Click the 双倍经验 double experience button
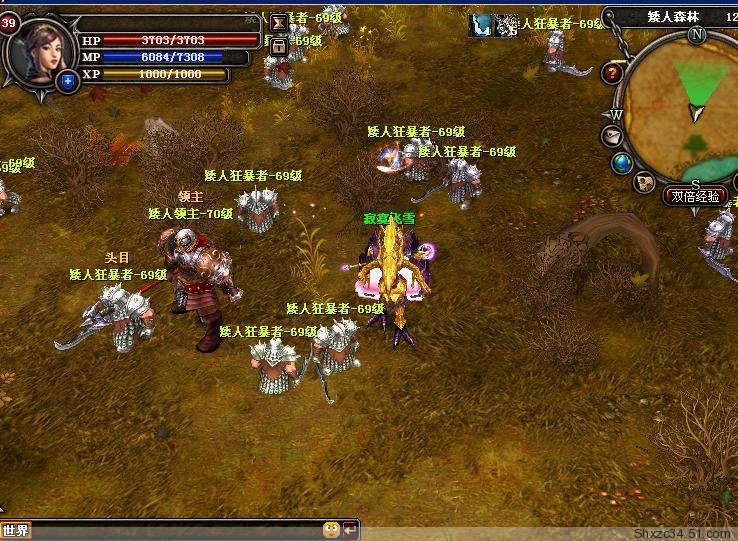Screen dimensions: 738x541 tap(696, 196)
